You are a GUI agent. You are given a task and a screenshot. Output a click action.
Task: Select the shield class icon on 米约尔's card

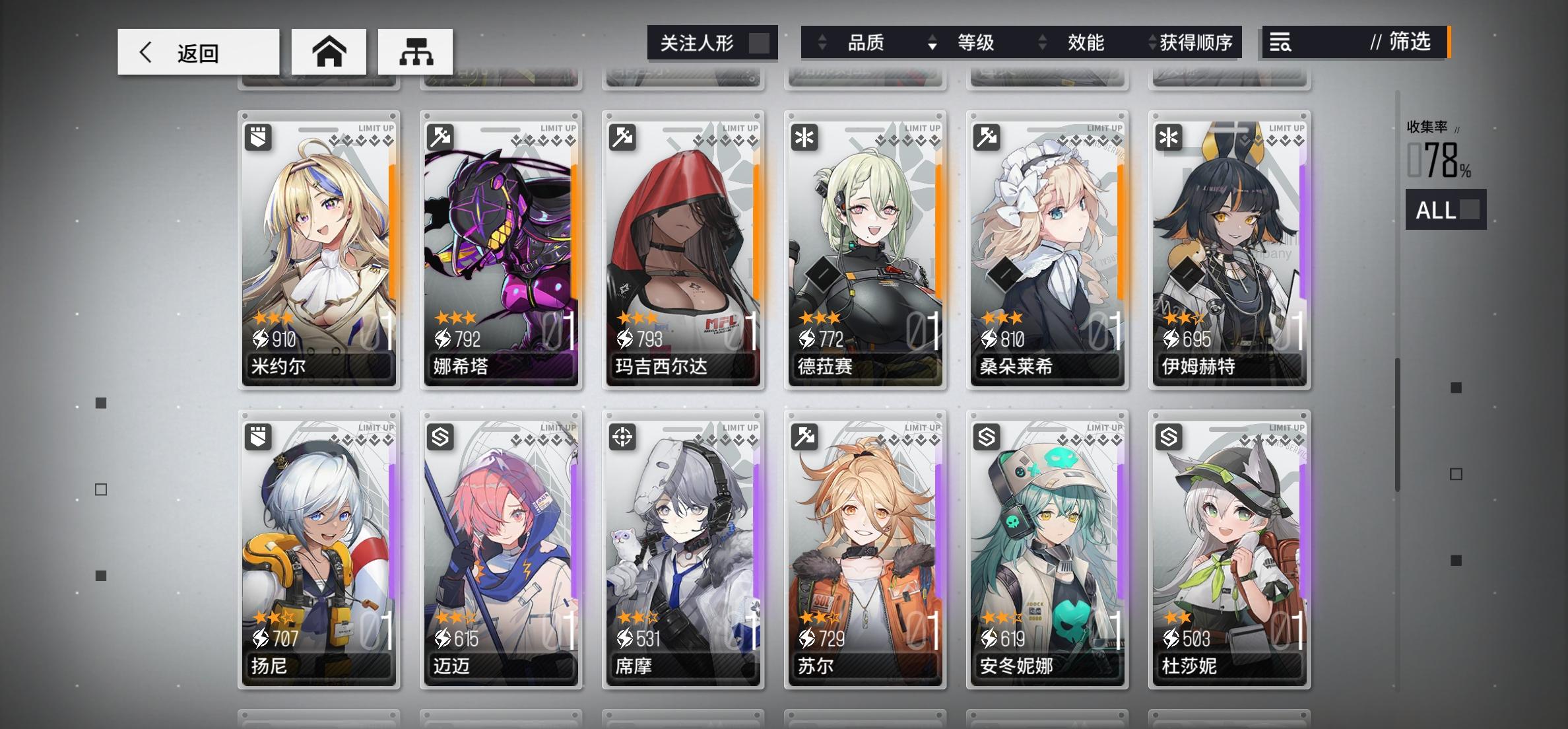(258, 137)
